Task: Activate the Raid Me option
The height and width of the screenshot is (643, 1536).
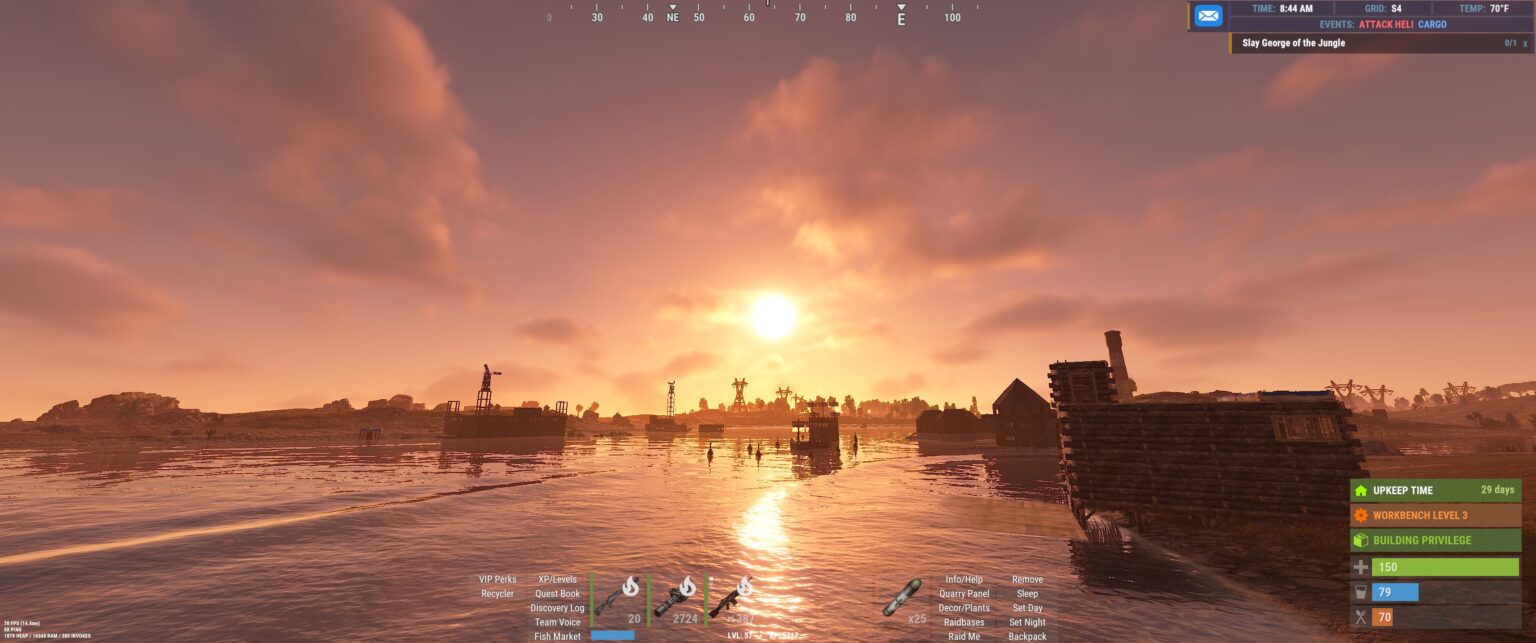Action: [x=964, y=636]
